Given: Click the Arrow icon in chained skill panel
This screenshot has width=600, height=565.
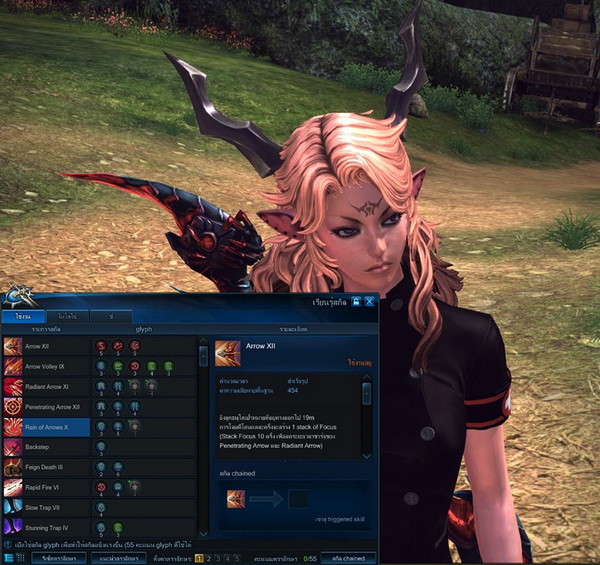Looking at the screenshot, I should point(236,499).
